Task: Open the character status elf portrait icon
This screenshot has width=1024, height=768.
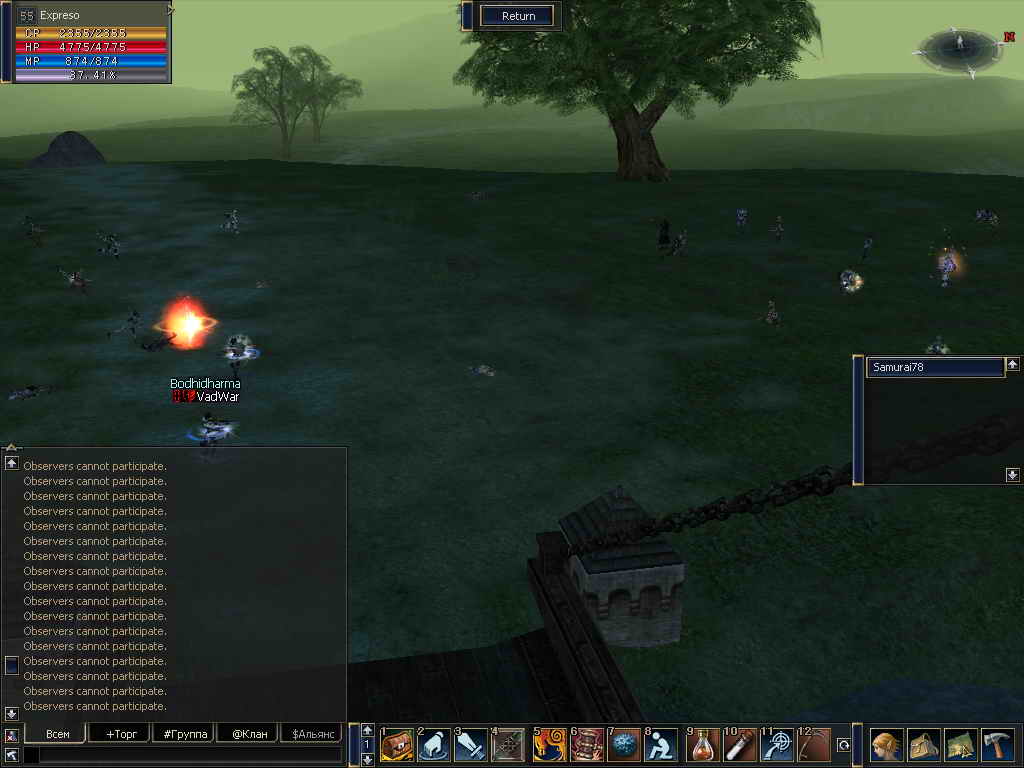Action: [887, 745]
